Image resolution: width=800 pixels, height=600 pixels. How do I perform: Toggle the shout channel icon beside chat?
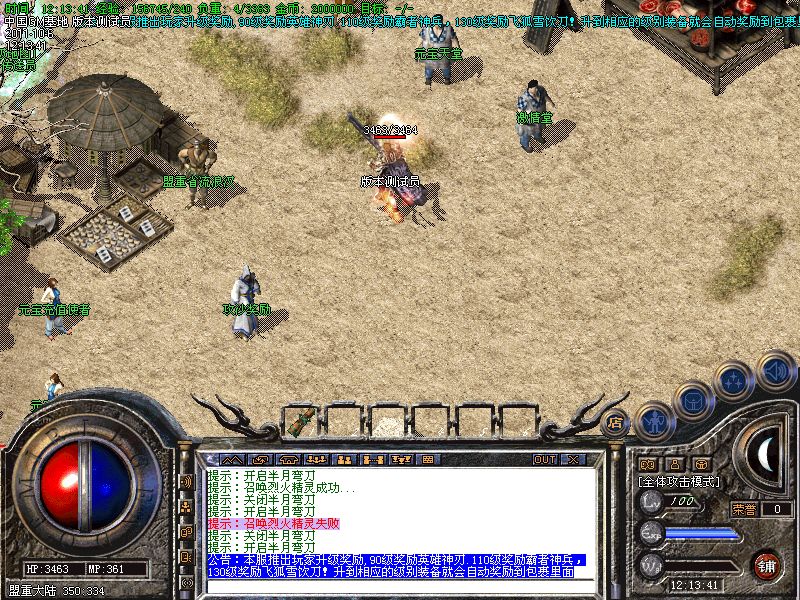(185, 481)
